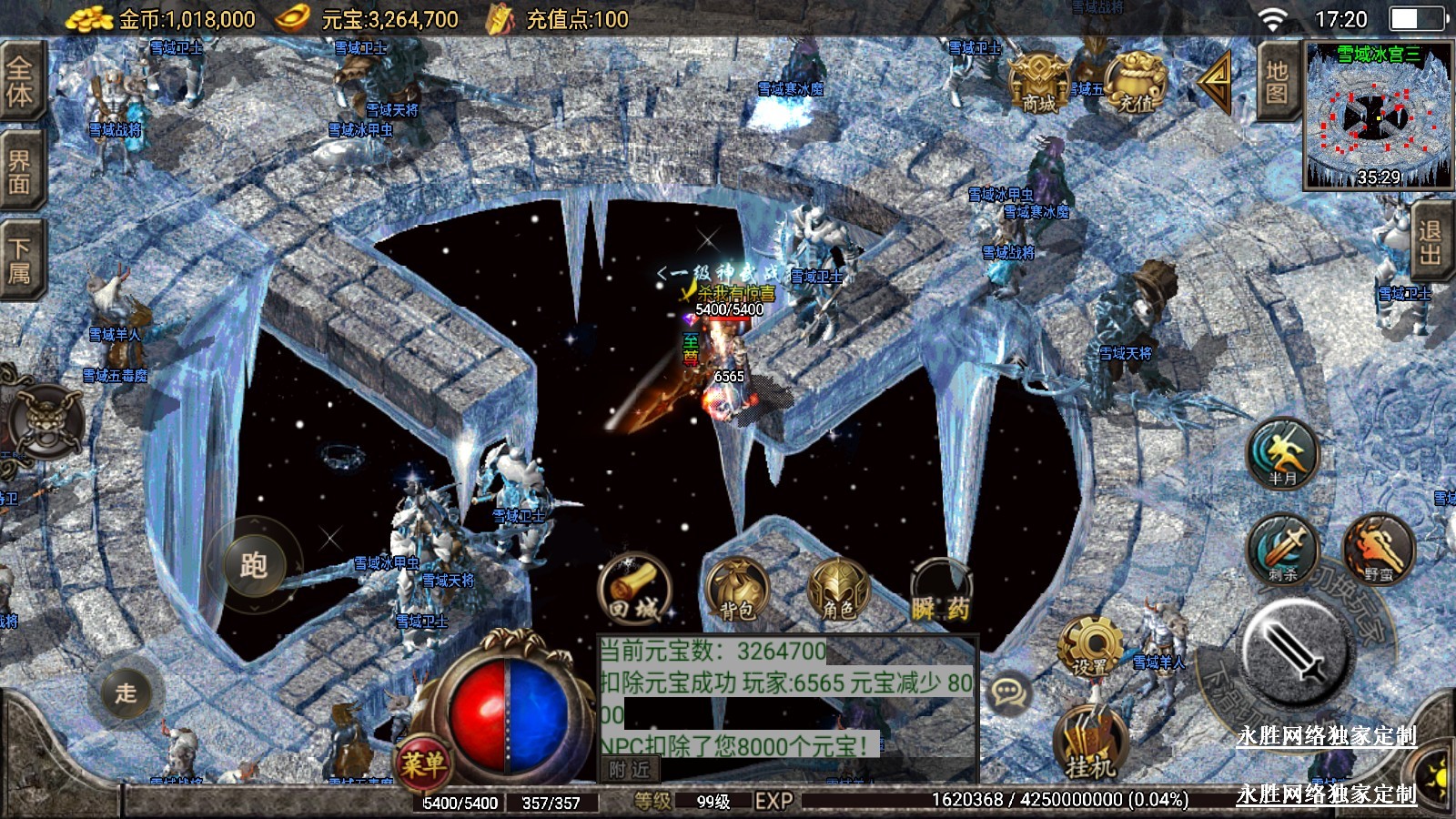
Task: Select the 界面 tab
Action: [x=20, y=172]
